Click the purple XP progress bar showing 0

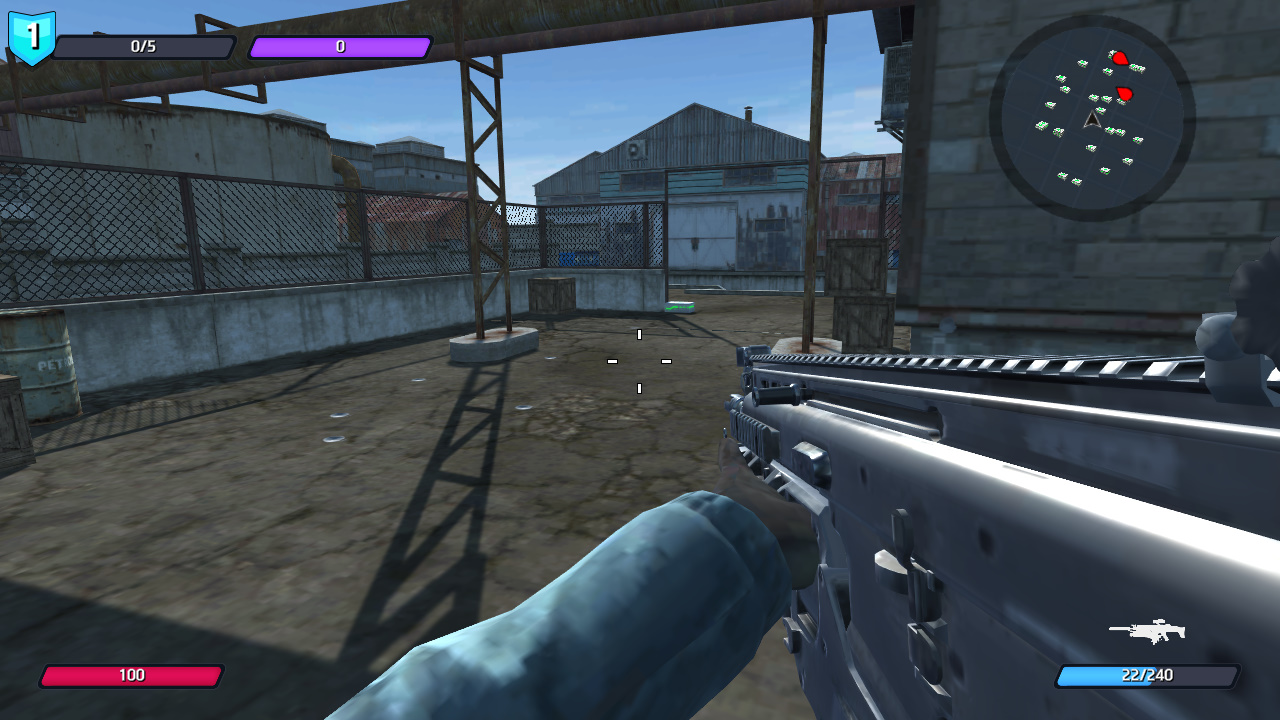coord(340,46)
